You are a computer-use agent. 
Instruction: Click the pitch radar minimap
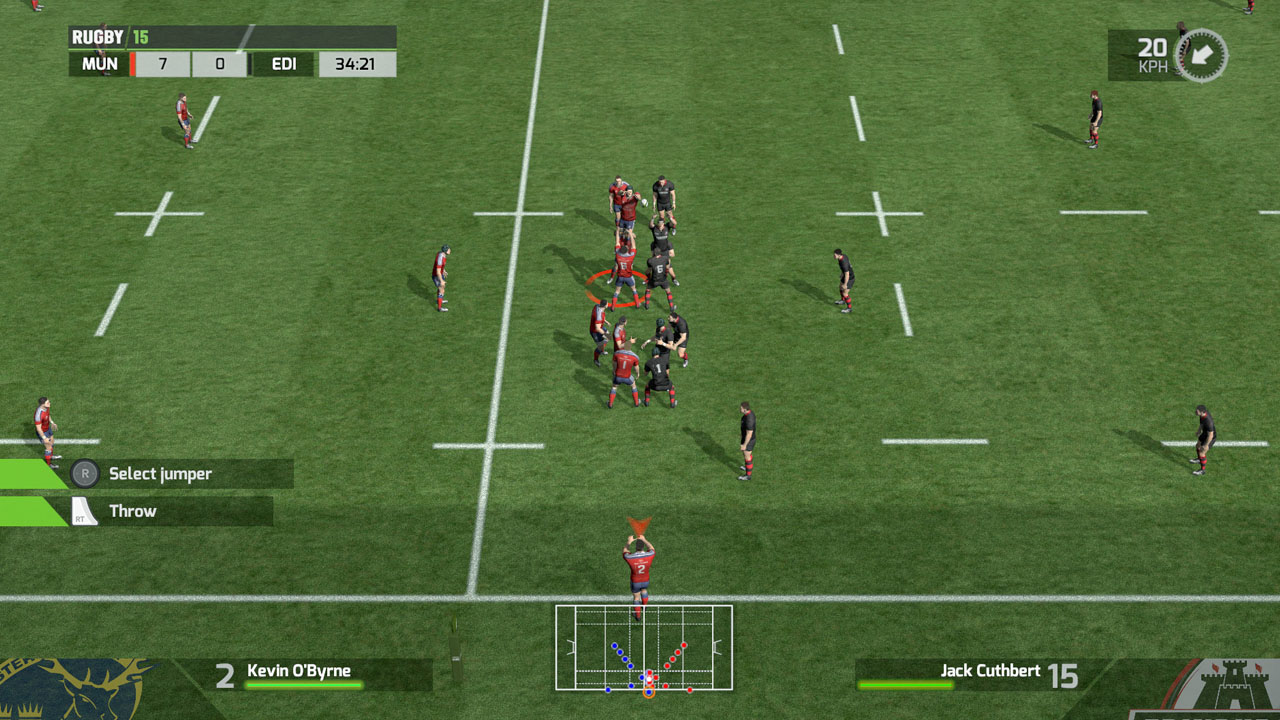coord(644,648)
